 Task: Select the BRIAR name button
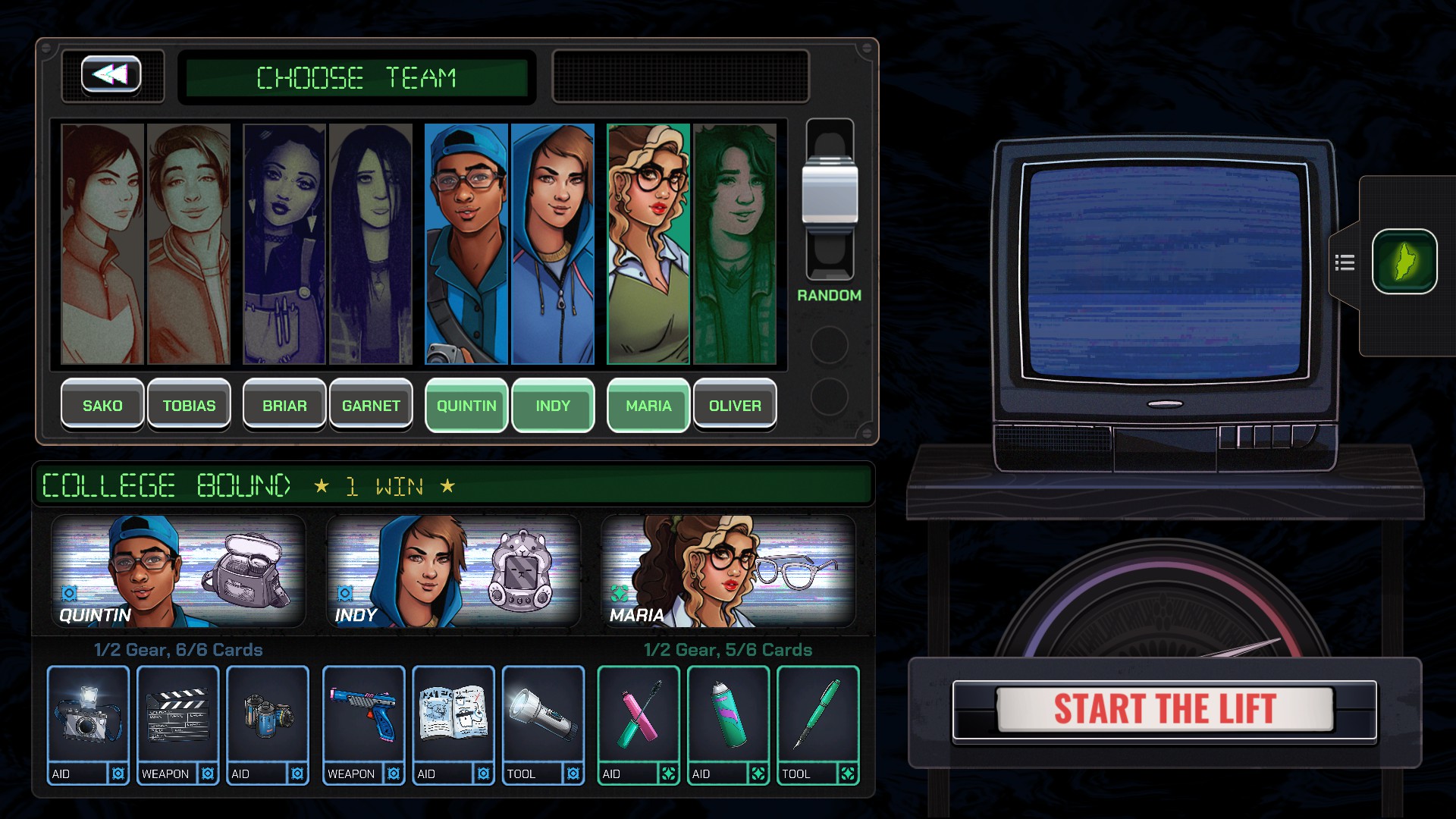point(284,406)
